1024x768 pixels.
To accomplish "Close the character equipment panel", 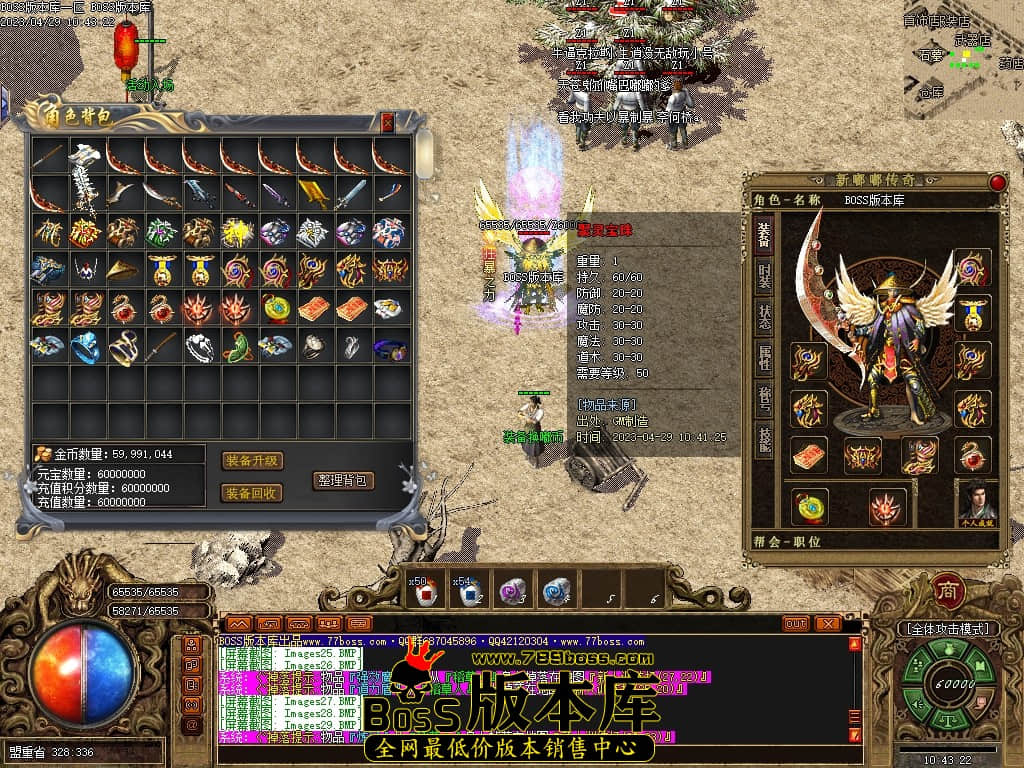I will [997, 182].
